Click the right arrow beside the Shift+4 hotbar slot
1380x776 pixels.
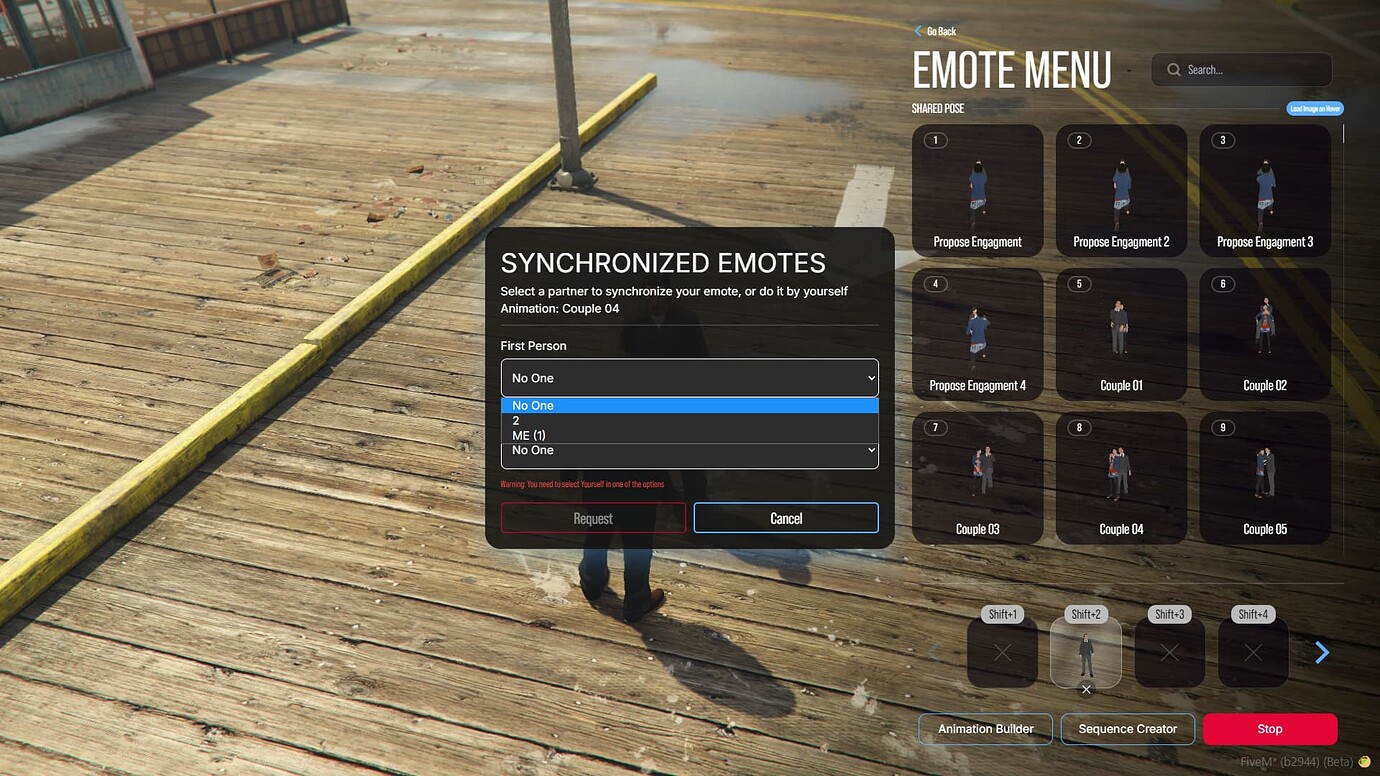click(1322, 652)
